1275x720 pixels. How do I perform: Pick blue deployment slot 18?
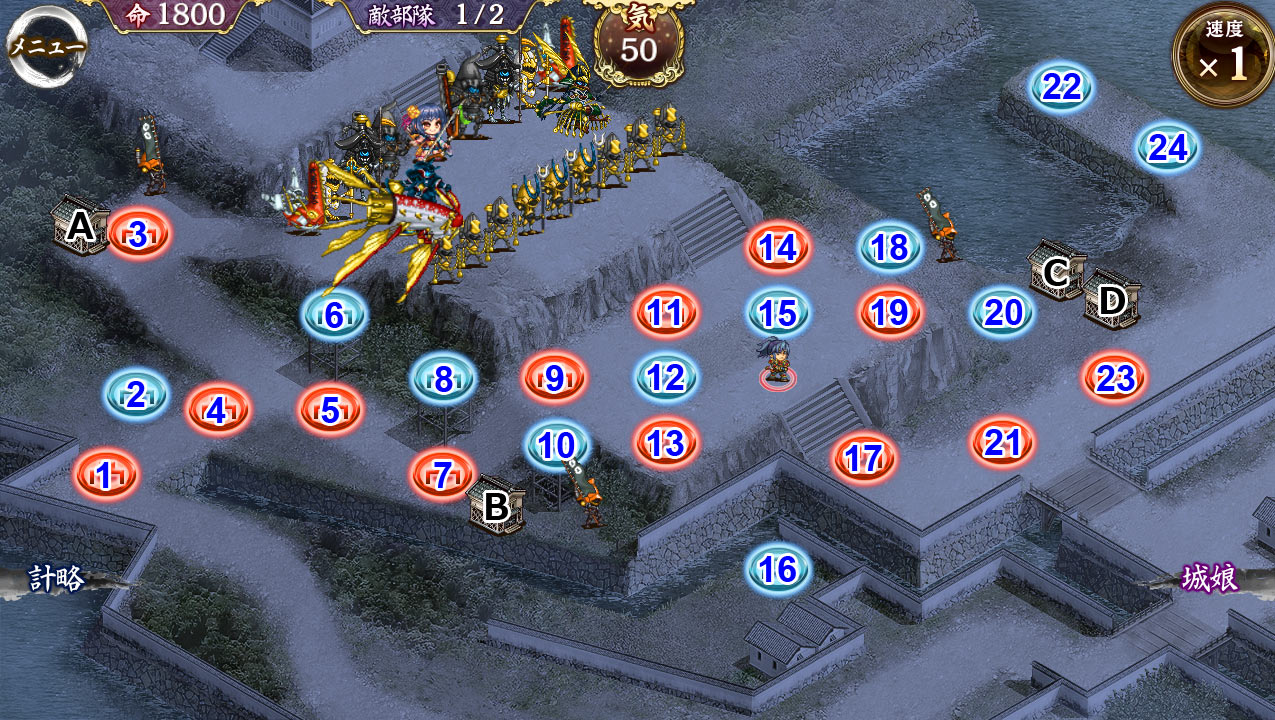tap(890, 247)
